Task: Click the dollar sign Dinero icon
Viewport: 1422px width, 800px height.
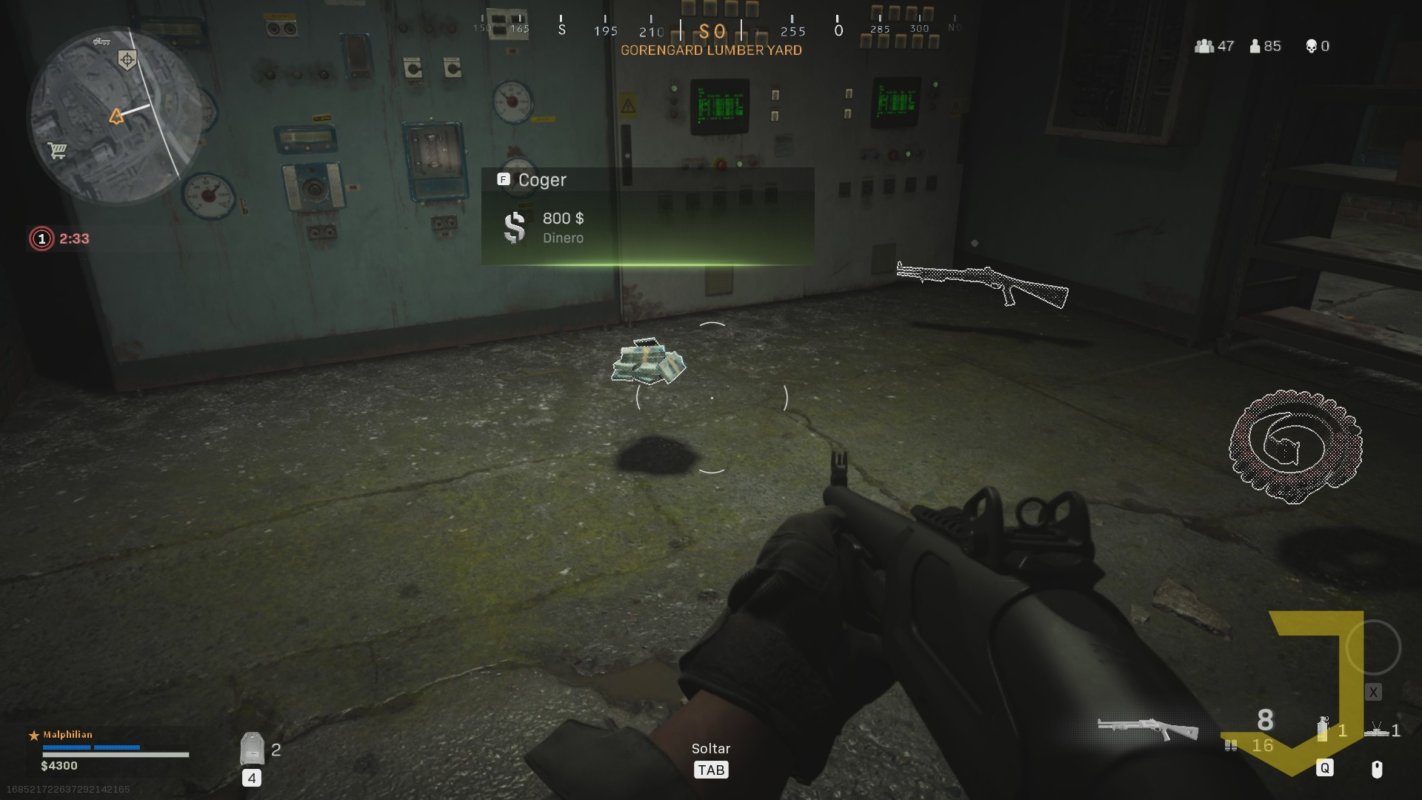Action: click(513, 226)
